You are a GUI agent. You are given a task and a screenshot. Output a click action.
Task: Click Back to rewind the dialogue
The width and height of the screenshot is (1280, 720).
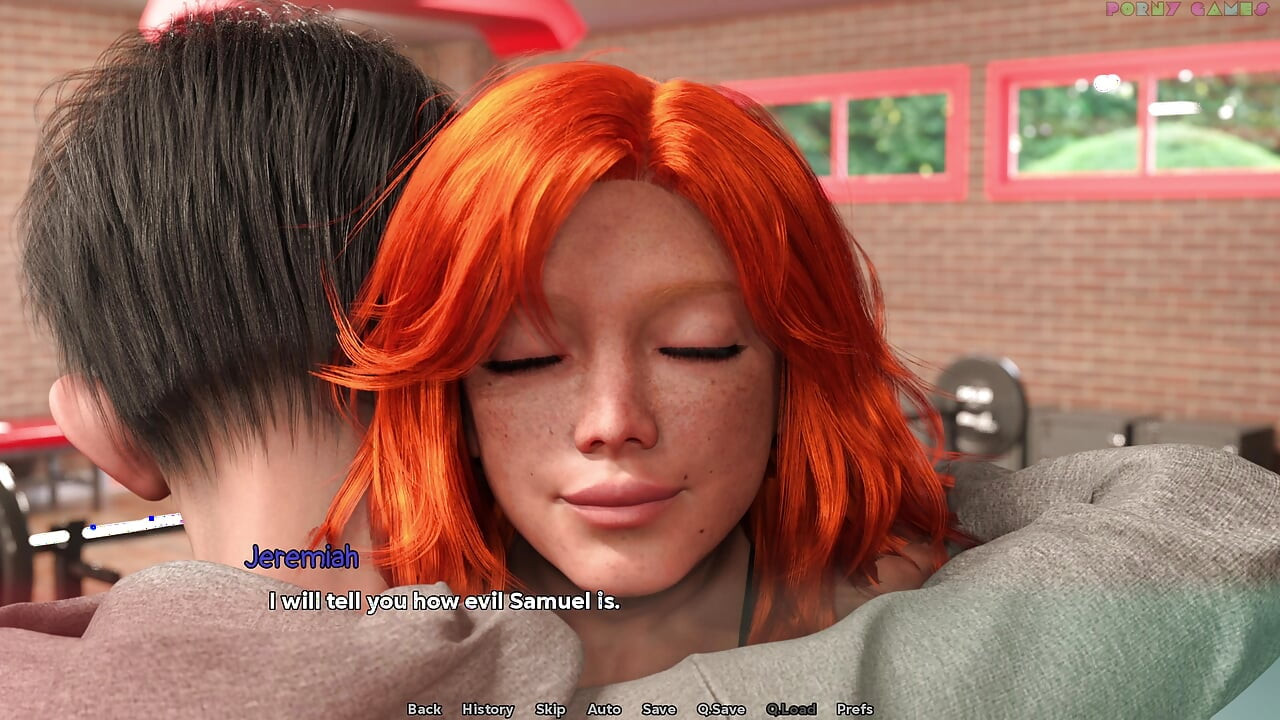pos(424,709)
